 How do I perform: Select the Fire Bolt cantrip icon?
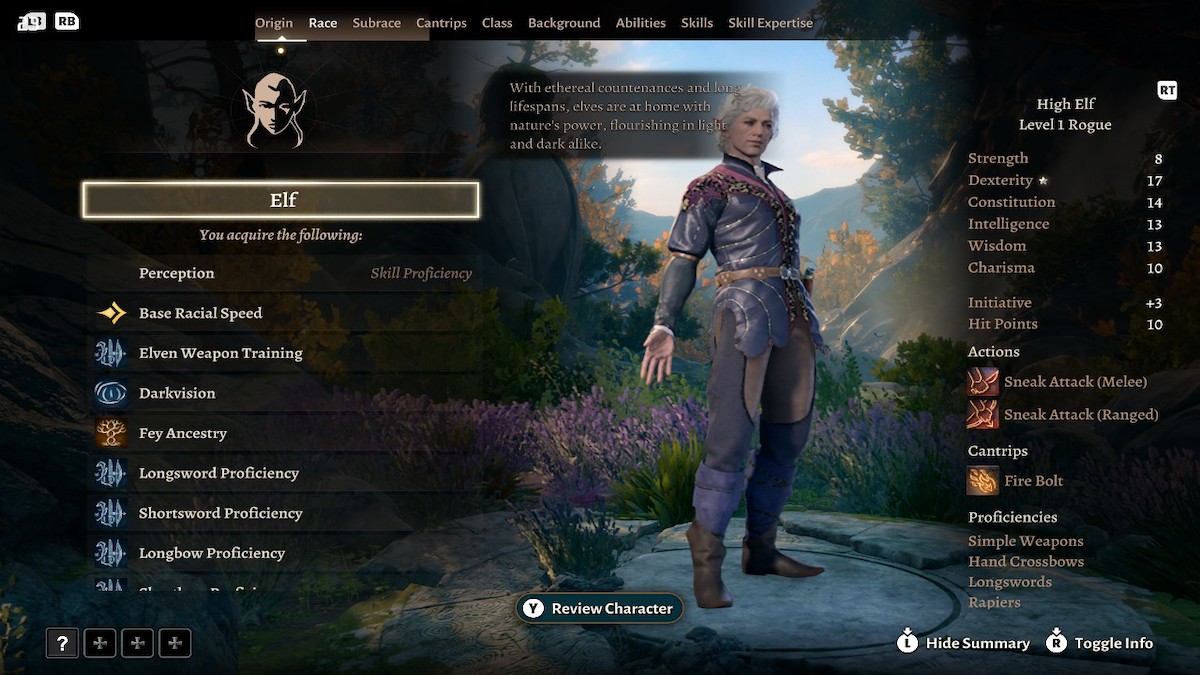[983, 481]
